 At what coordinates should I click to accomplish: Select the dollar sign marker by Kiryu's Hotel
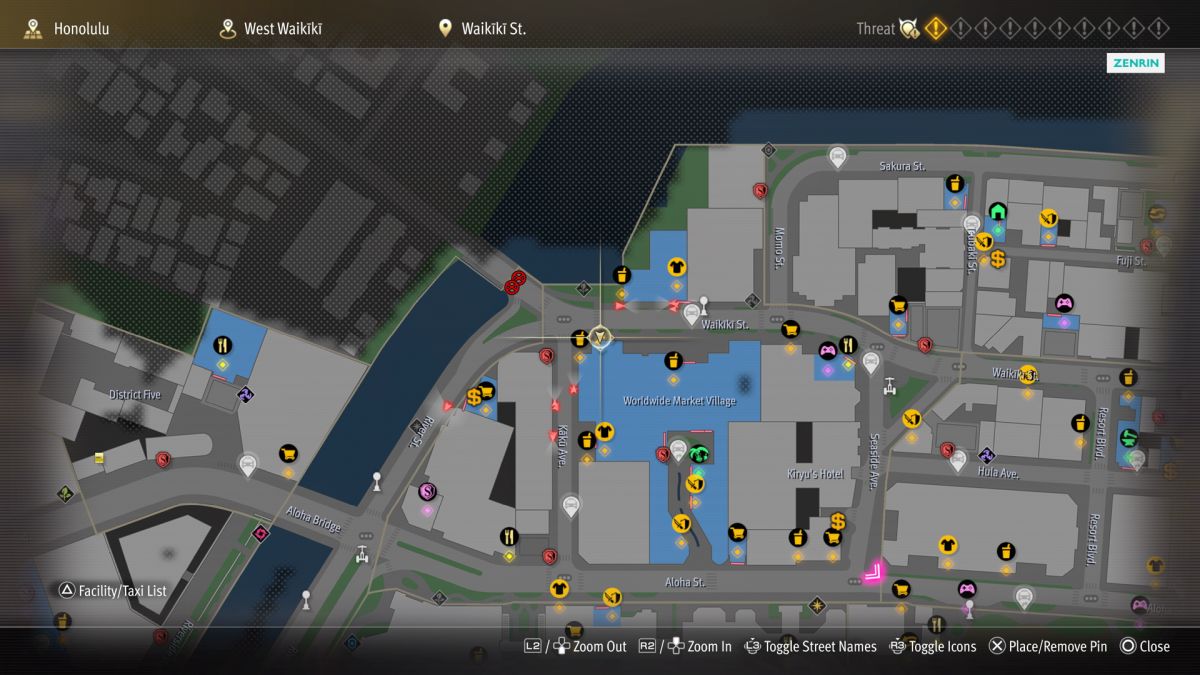click(x=838, y=521)
